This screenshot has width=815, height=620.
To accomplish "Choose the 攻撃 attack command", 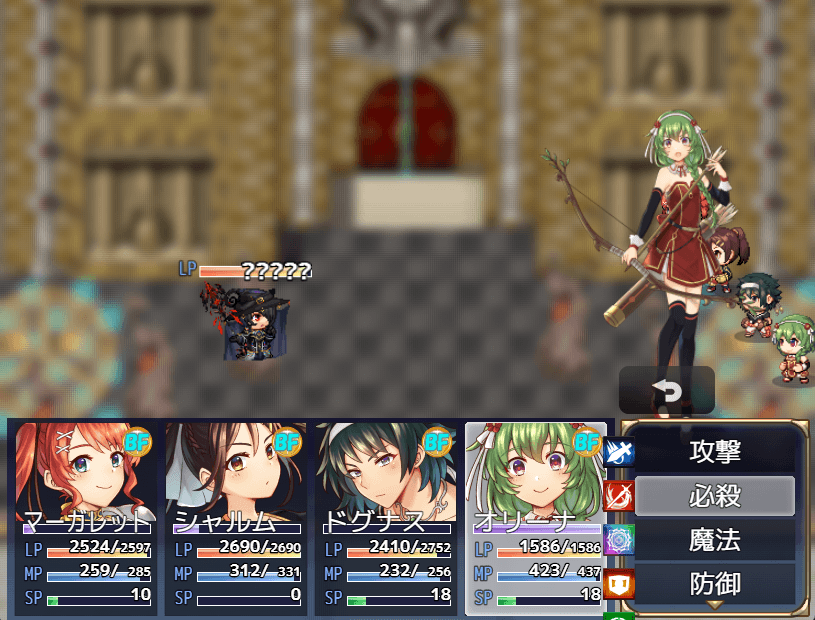I will pos(715,452).
